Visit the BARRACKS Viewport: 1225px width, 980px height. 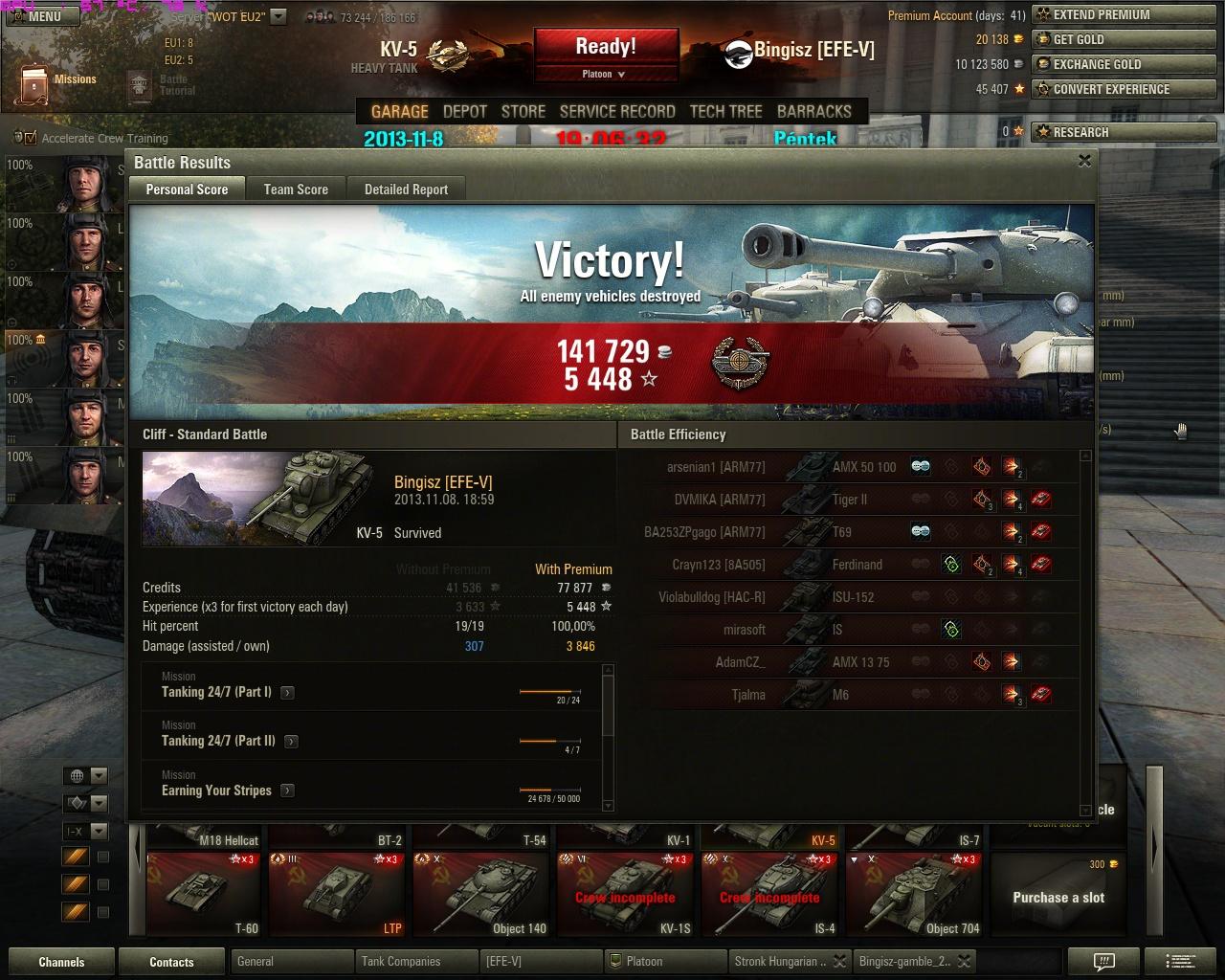[813, 111]
